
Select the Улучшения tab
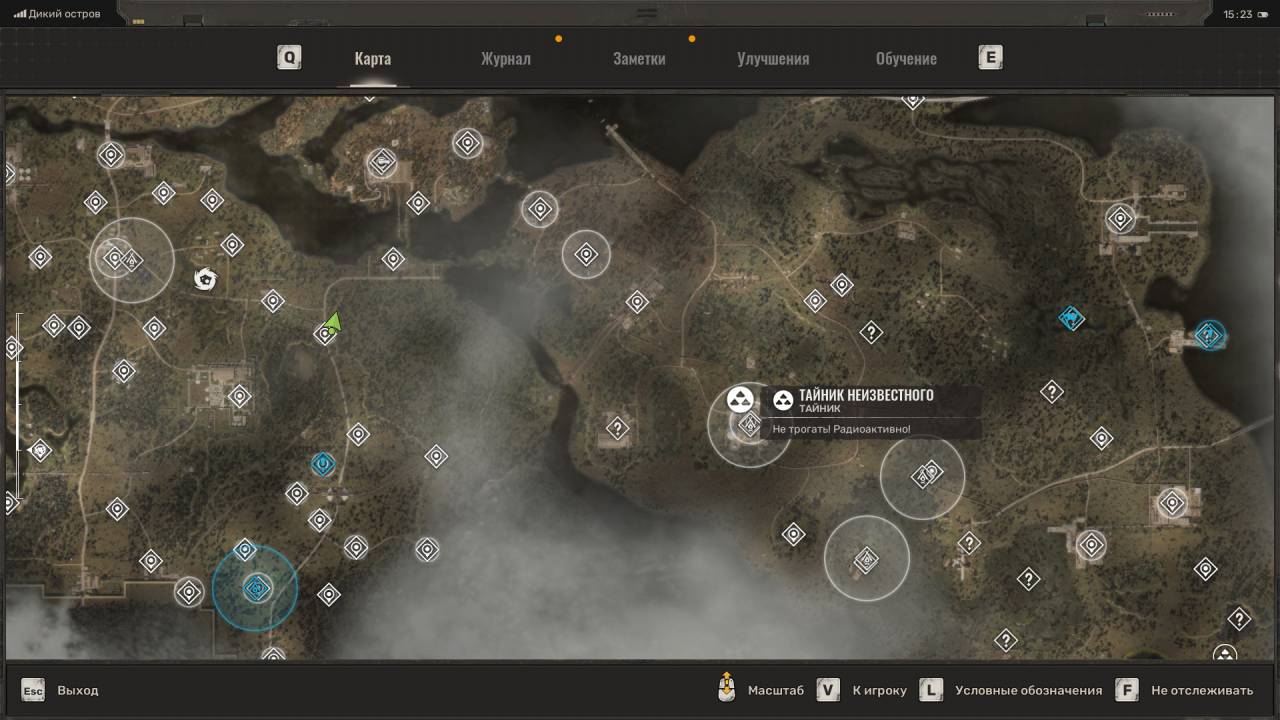point(773,58)
